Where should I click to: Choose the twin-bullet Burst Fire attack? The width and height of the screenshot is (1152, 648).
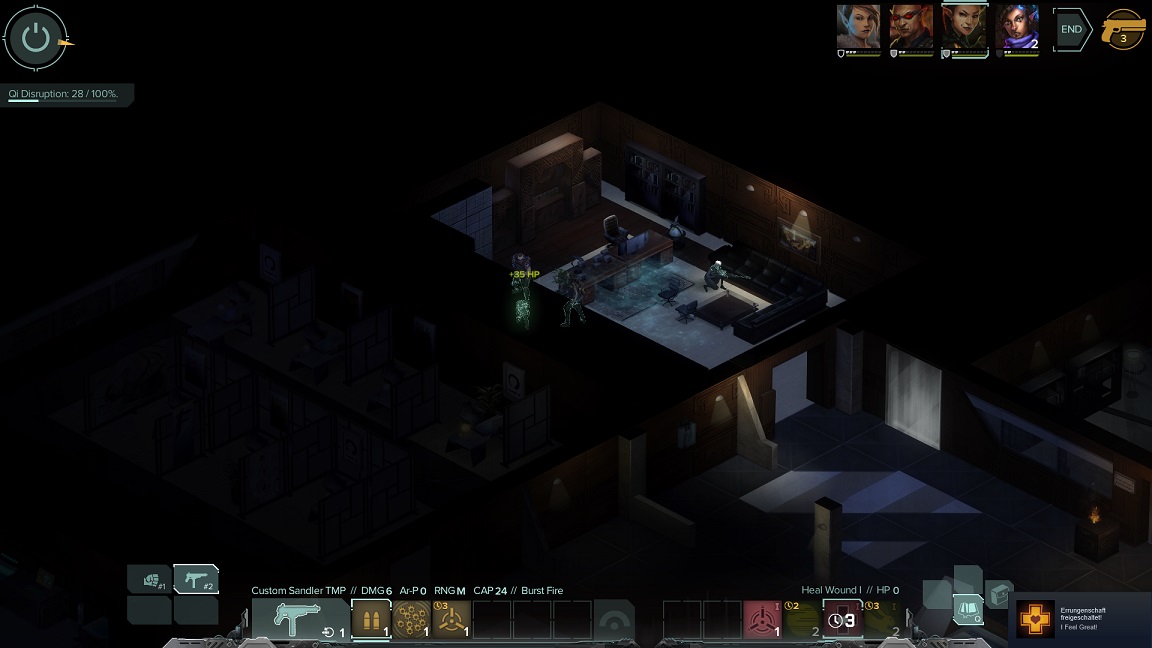pos(371,619)
